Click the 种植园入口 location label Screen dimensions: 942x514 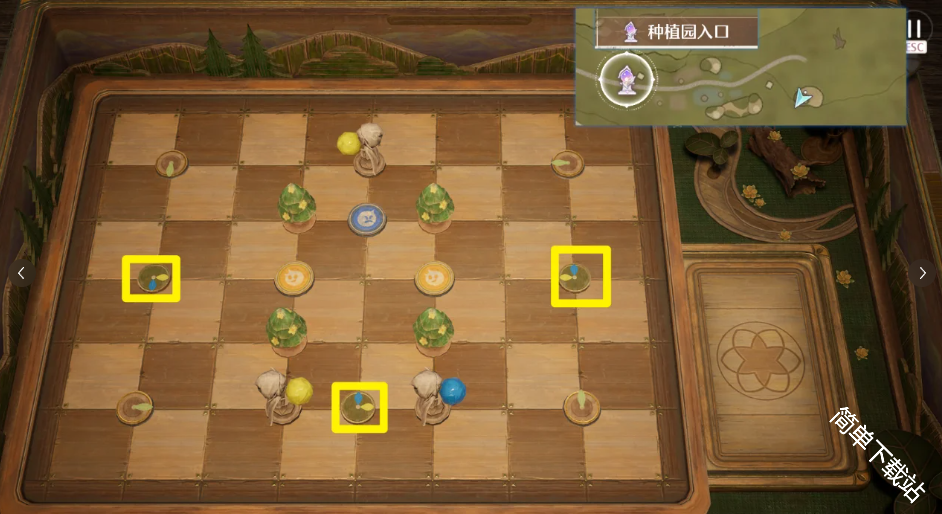coord(676,31)
